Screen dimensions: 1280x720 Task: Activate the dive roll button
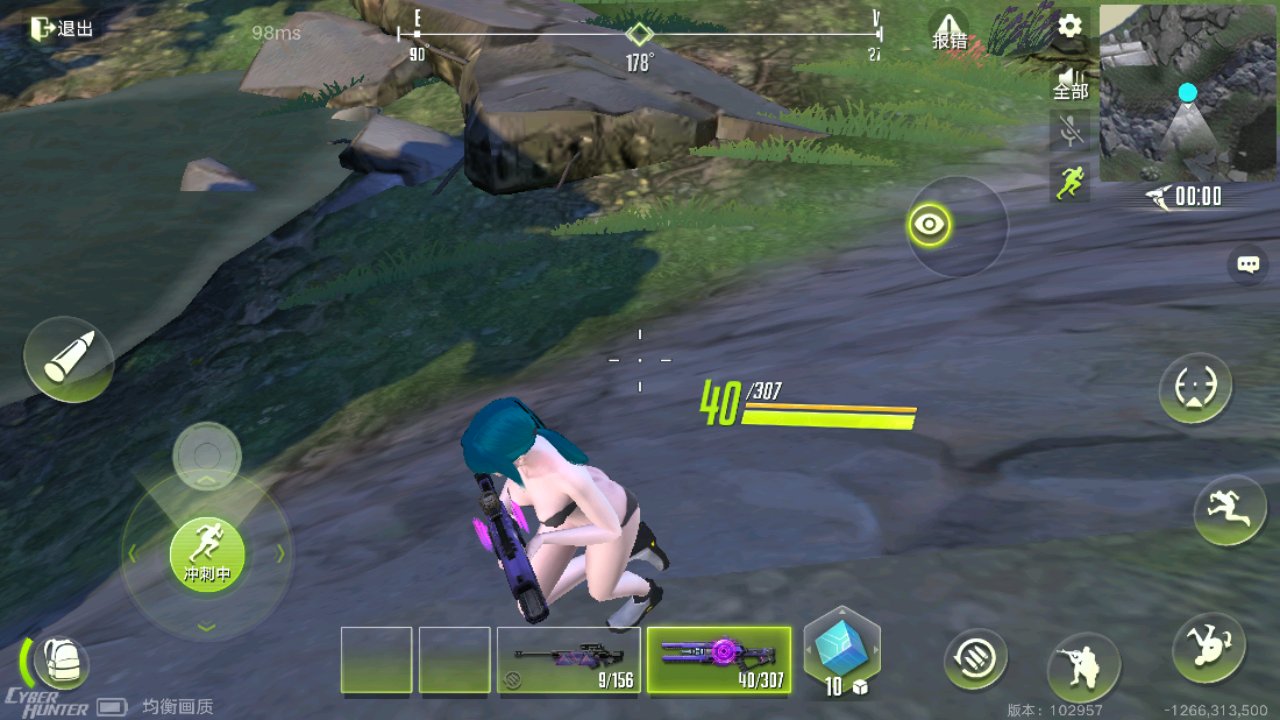coord(1209,648)
